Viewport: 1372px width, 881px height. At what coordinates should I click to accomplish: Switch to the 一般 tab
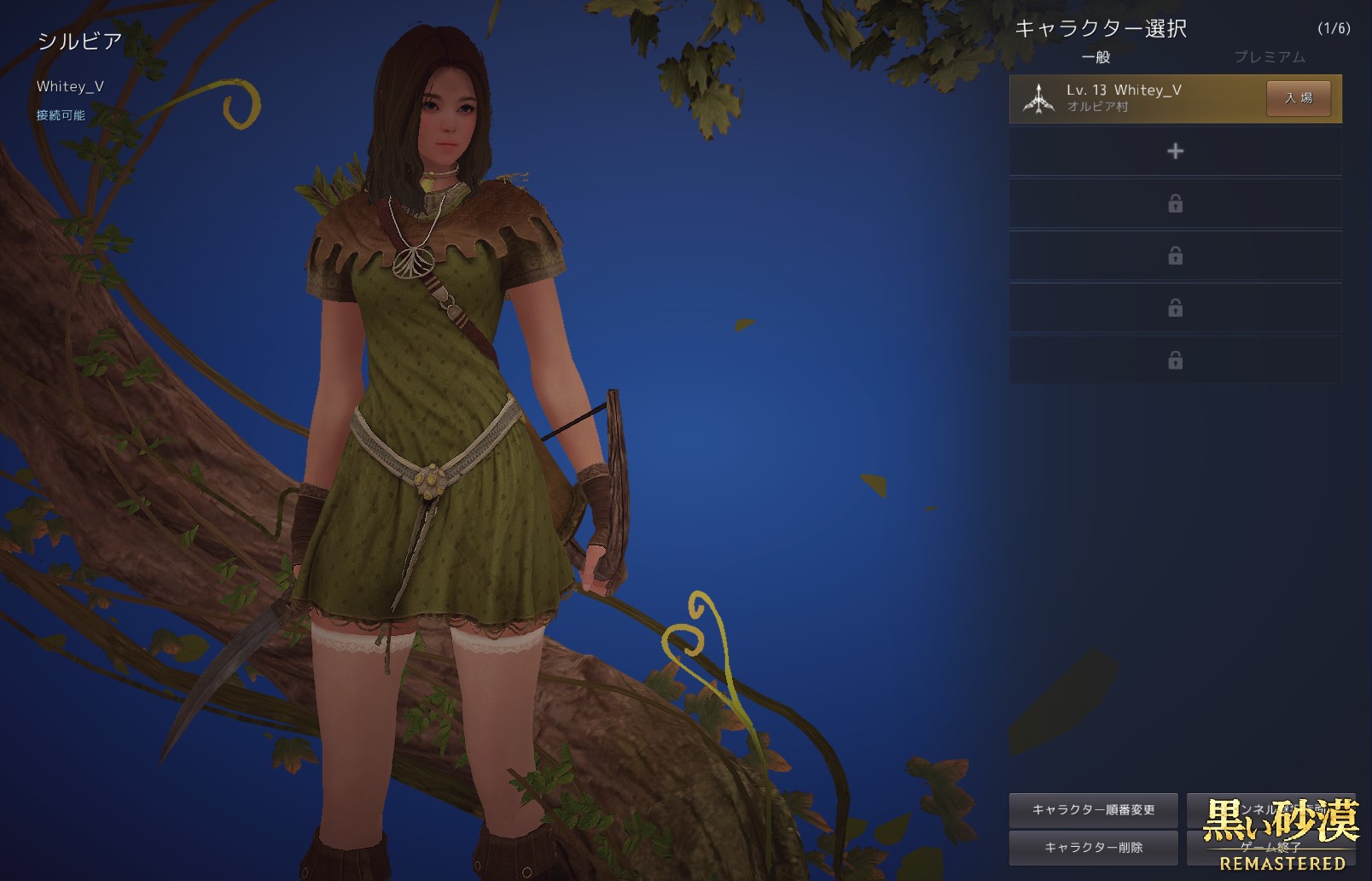click(x=1096, y=57)
